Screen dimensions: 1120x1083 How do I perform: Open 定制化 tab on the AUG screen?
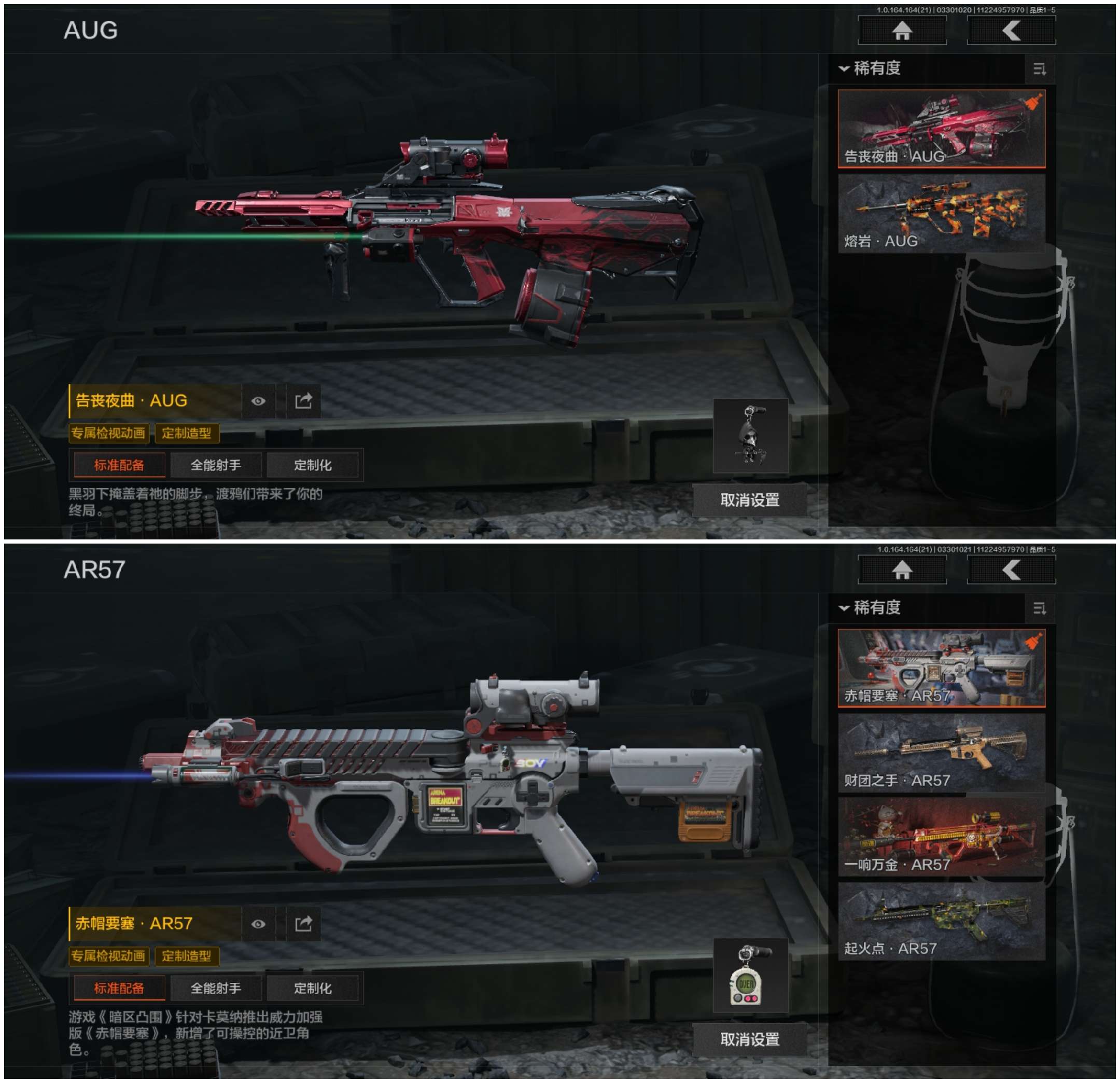pyautogui.click(x=313, y=465)
